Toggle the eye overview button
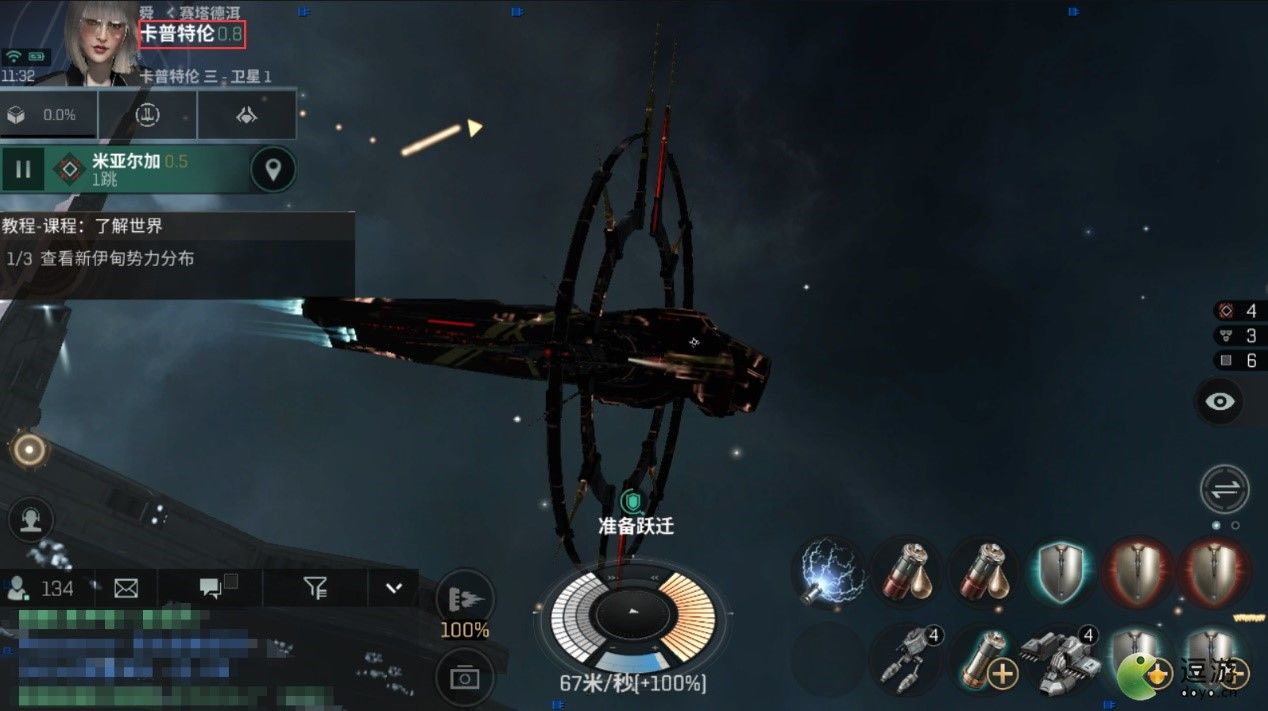The image size is (1268, 711). (1224, 402)
